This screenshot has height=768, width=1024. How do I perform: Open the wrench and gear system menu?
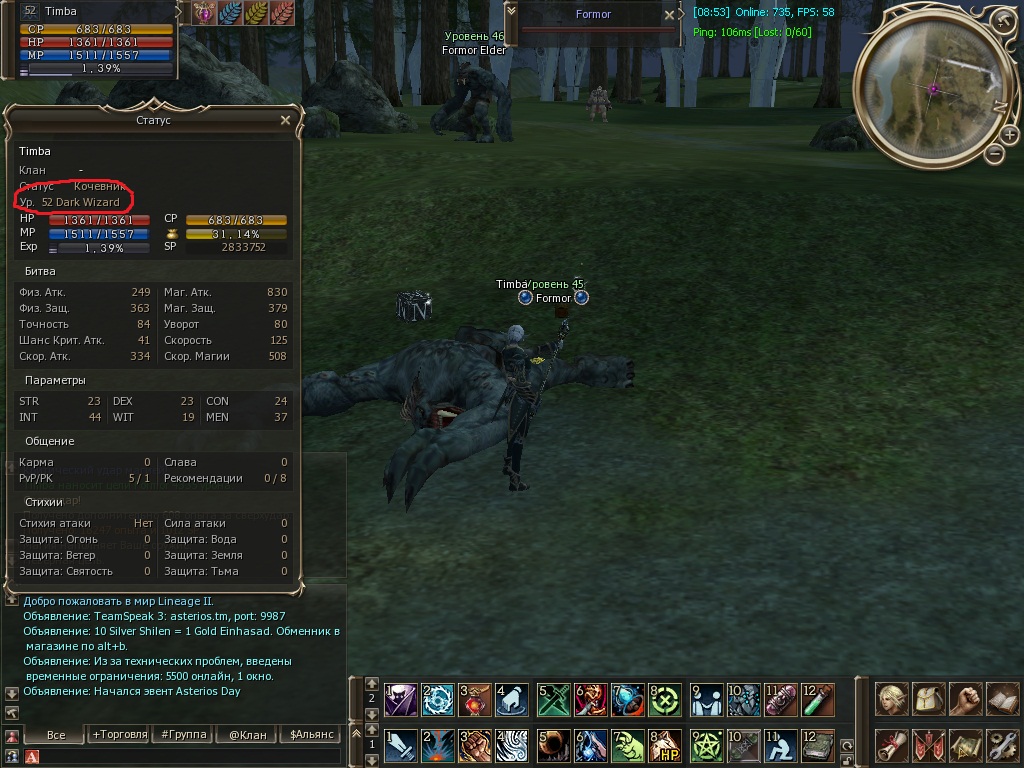point(1003,745)
